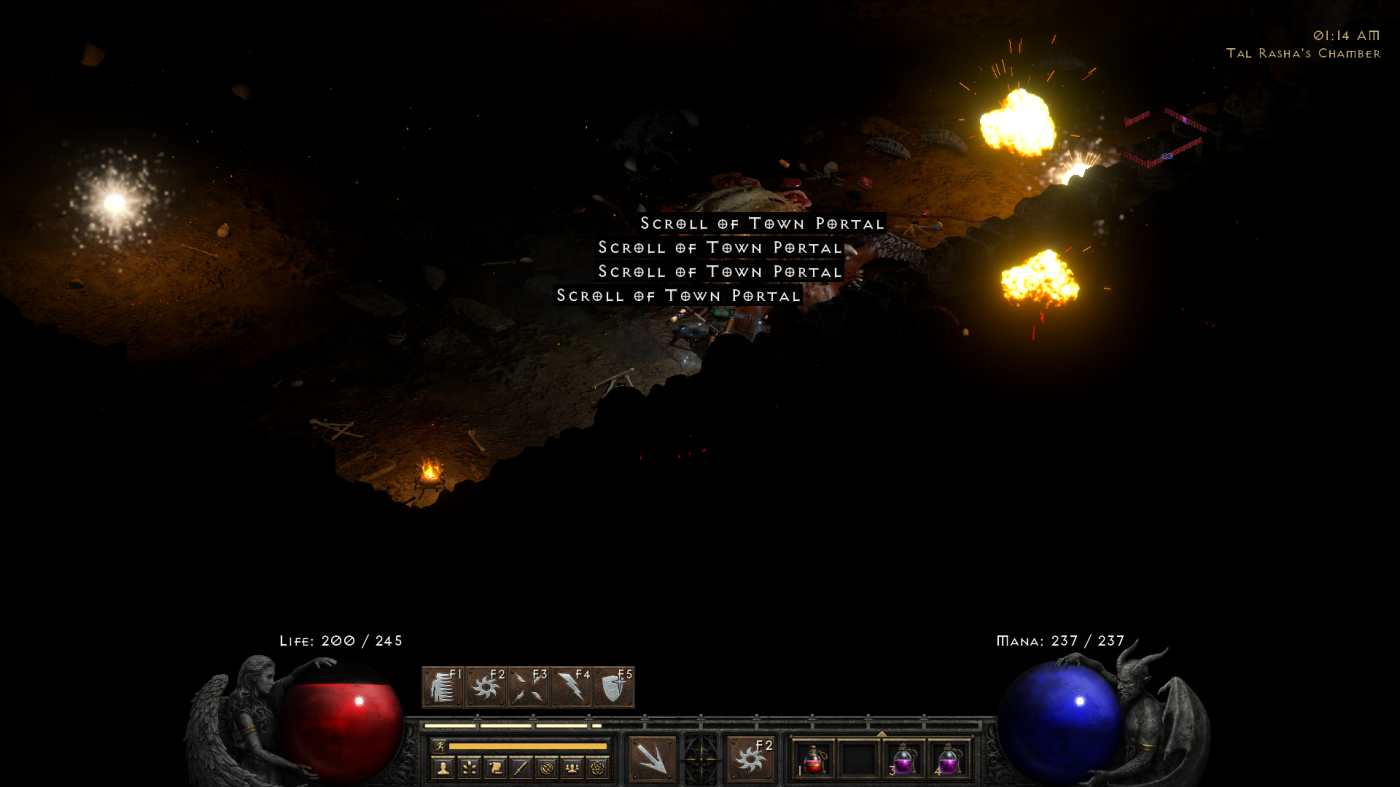1400x787 pixels.
Task: Open the character screen via the portrait icon
Action: pyautogui.click(x=443, y=766)
